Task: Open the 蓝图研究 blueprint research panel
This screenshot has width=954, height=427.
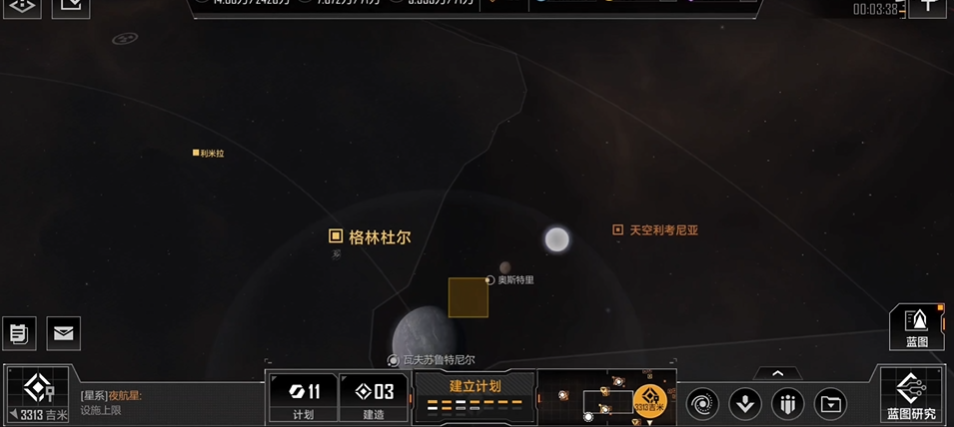Action: tap(911, 393)
